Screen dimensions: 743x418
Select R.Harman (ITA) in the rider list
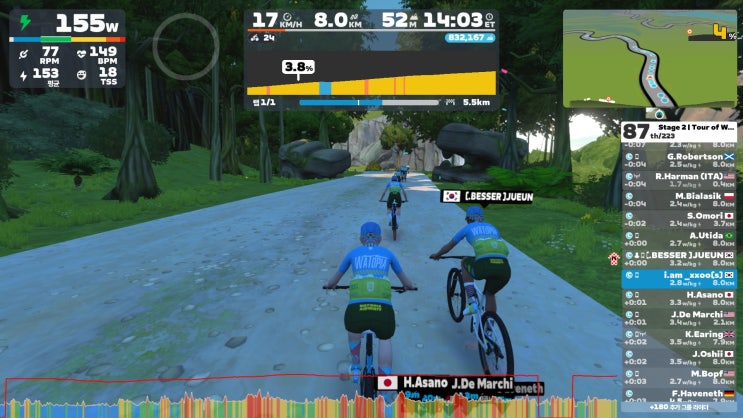[x=680, y=179]
